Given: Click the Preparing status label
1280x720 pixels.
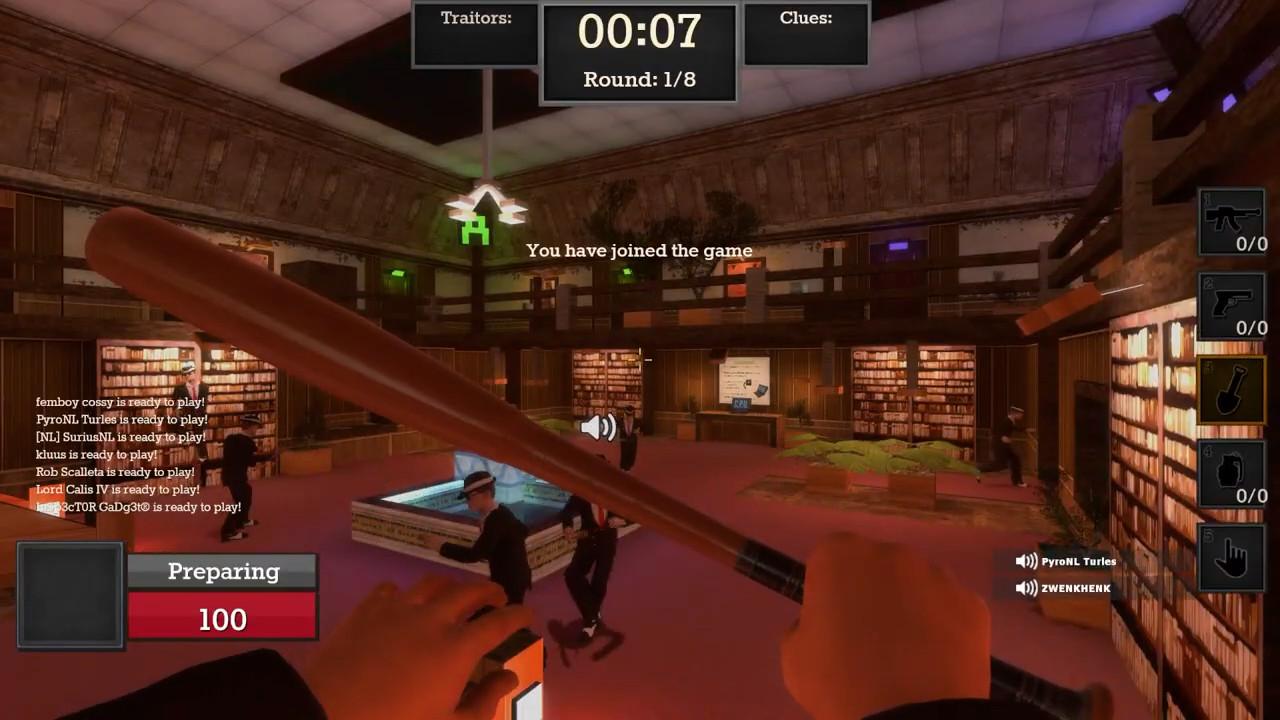Looking at the screenshot, I should (222, 571).
